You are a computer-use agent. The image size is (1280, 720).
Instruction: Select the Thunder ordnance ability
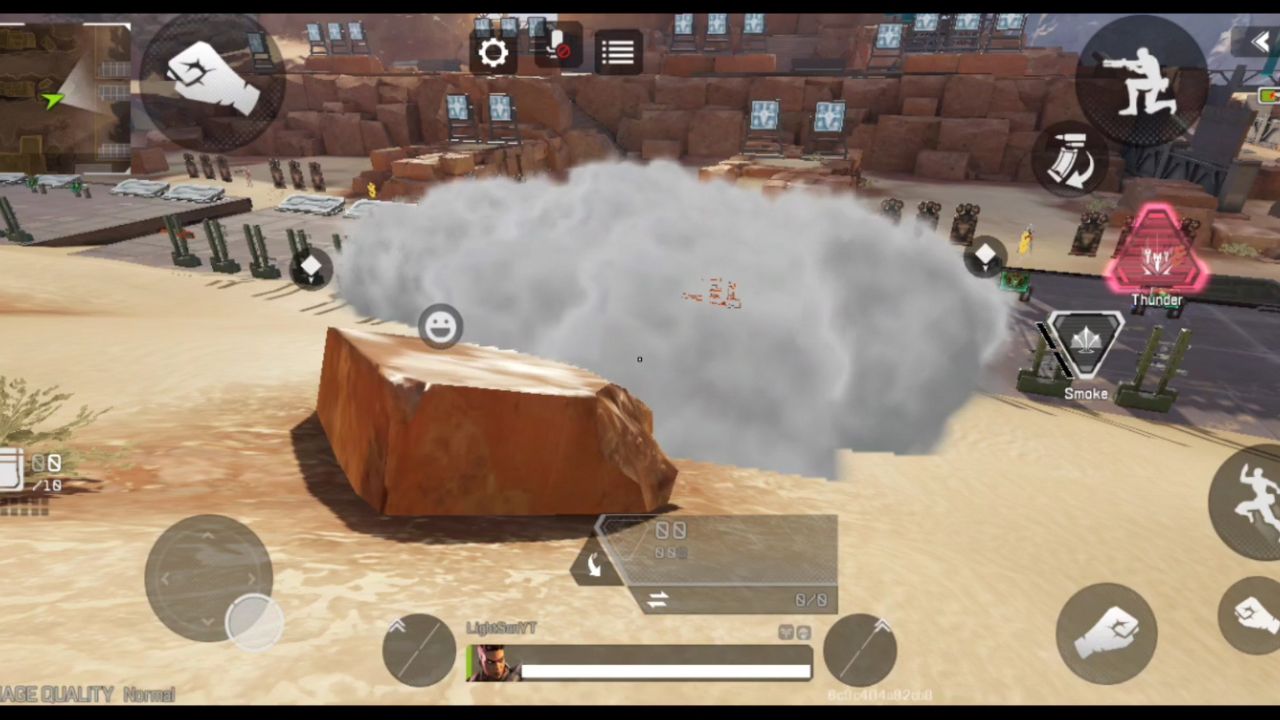[x=1156, y=255]
